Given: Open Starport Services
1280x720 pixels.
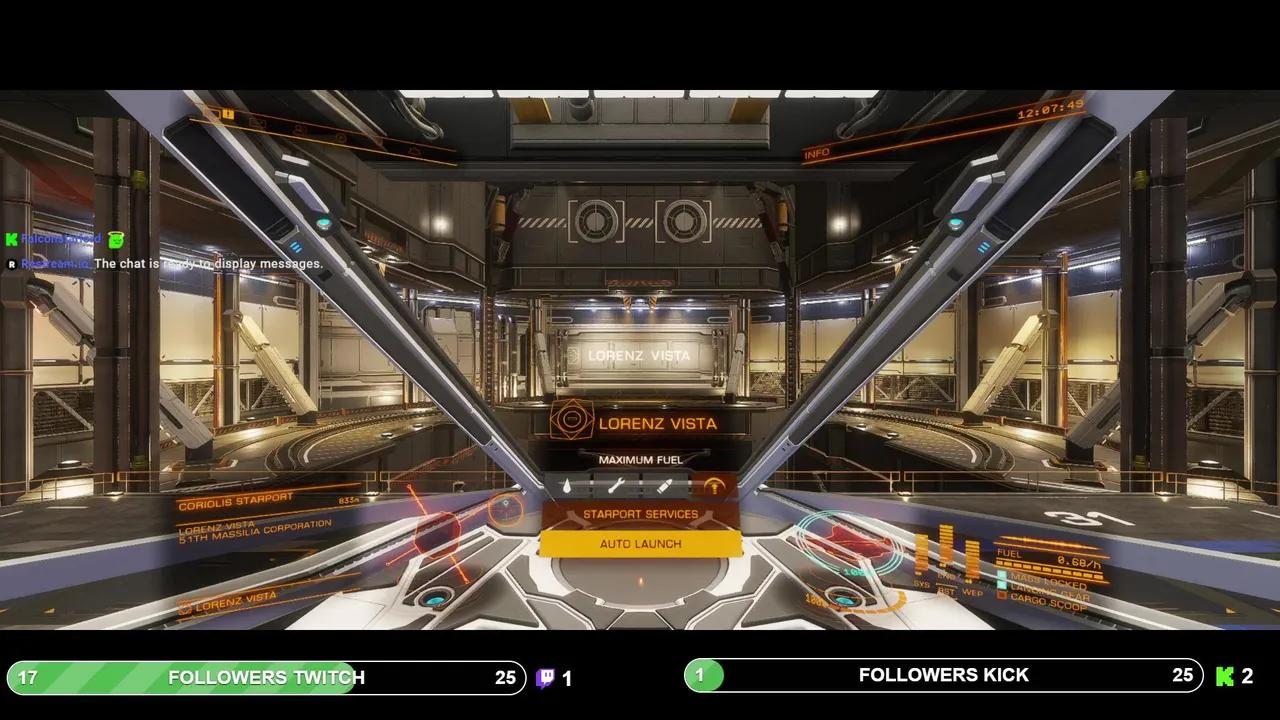Looking at the screenshot, I should [x=640, y=514].
